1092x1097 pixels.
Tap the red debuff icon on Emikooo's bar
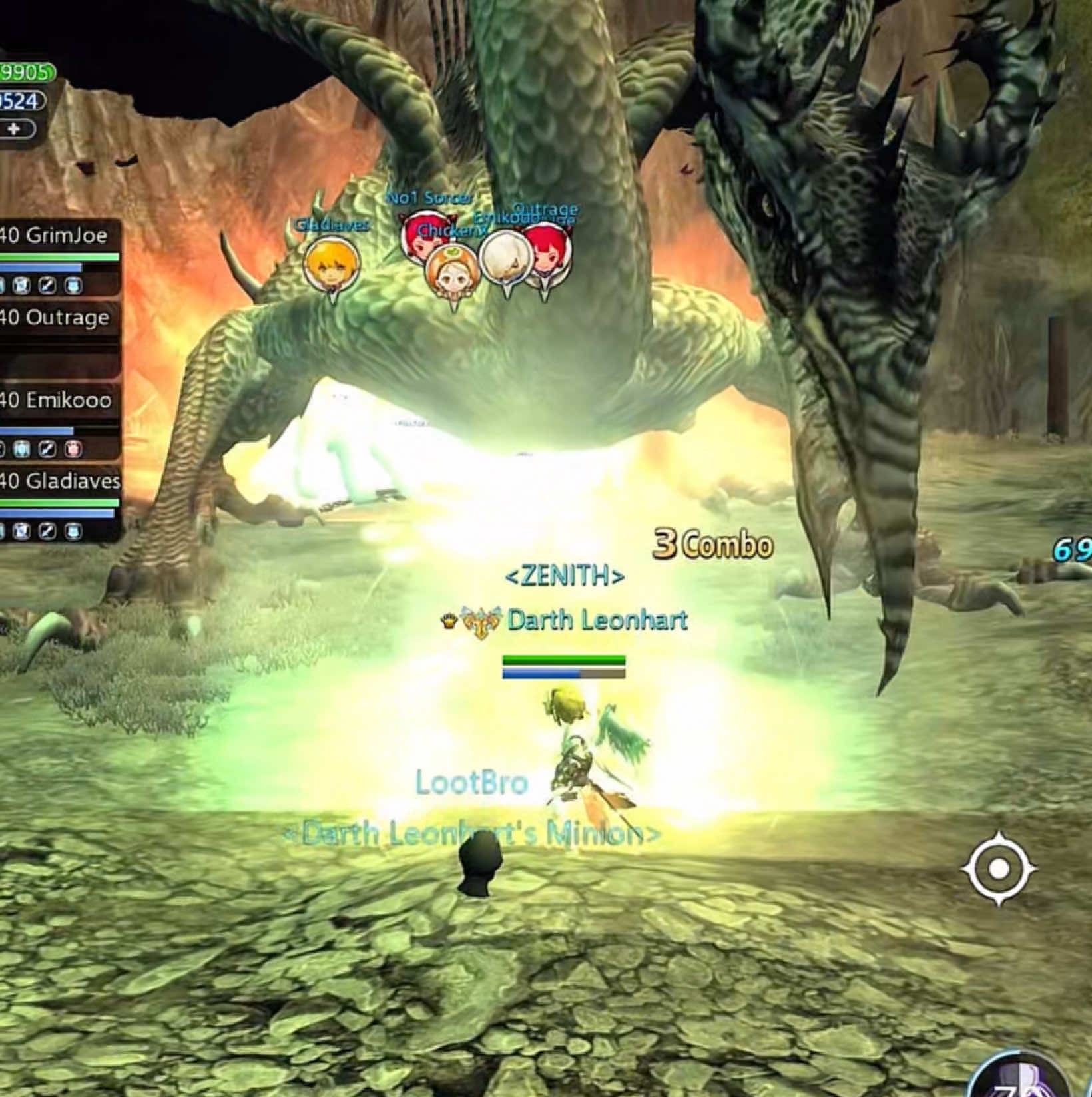pos(75,450)
